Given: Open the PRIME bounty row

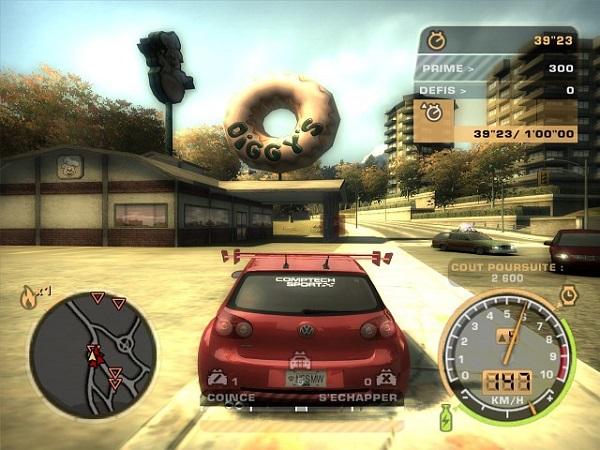Looking at the screenshot, I should [x=496, y=68].
